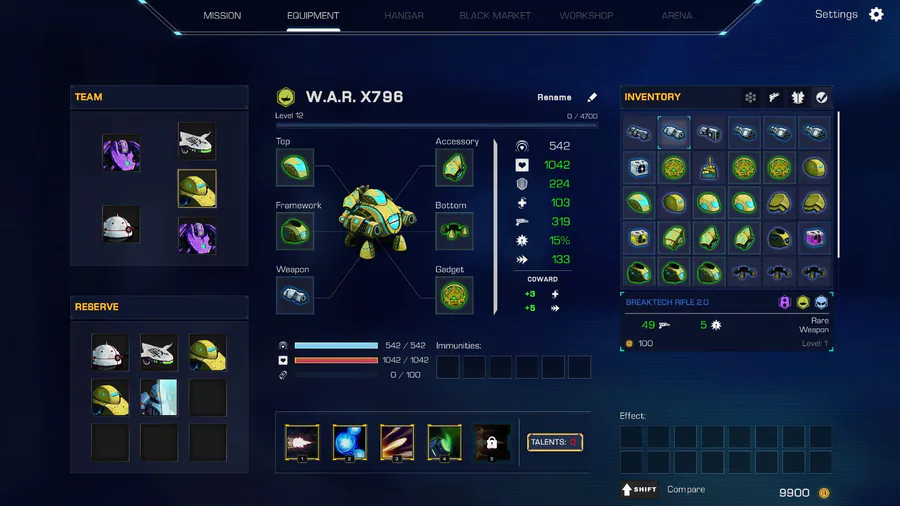Image resolution: width=900 pixels, height=506 pixels.
Task: Open the Talents panel
Action: (x=555, y=442)
